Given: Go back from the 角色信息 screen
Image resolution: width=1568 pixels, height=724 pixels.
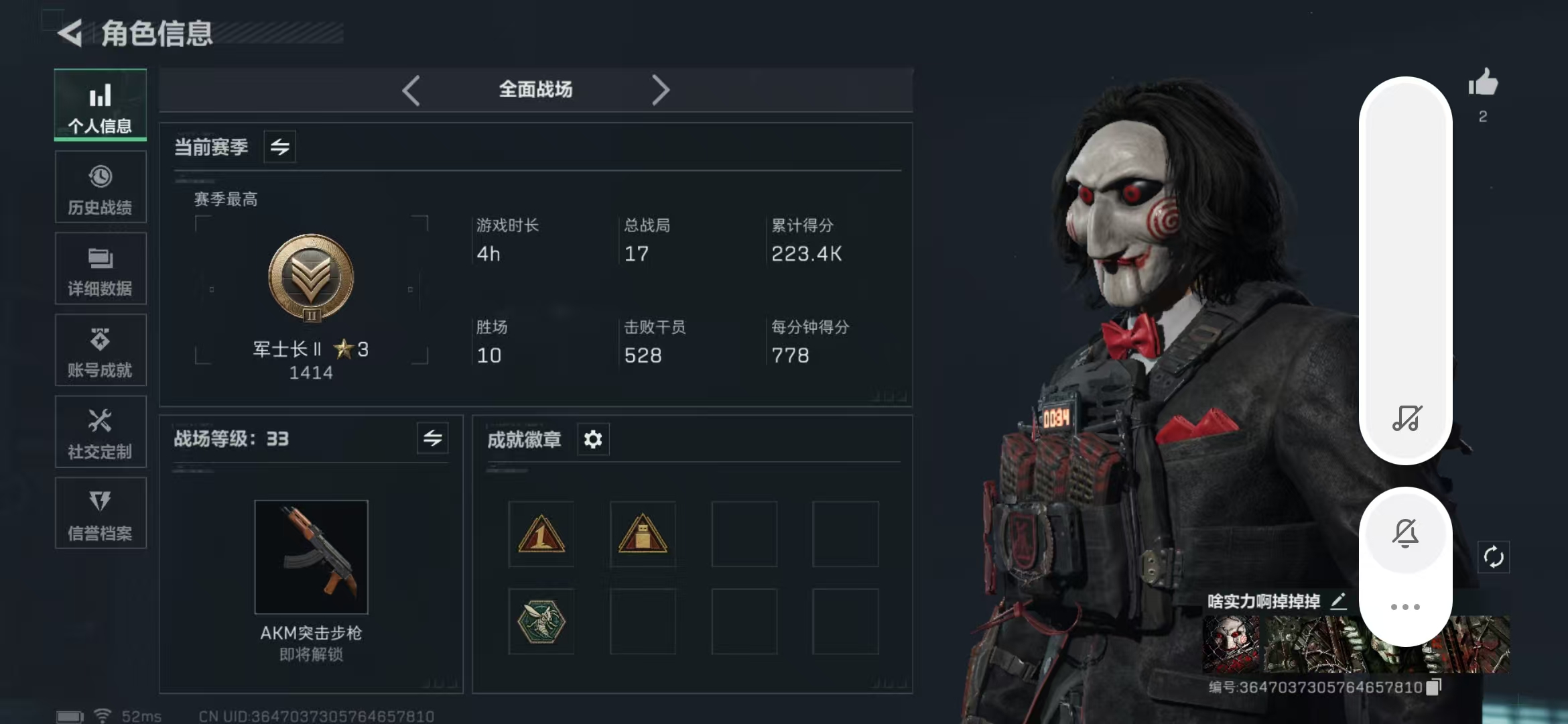Looking at the screenshot, I should [70, 33].
